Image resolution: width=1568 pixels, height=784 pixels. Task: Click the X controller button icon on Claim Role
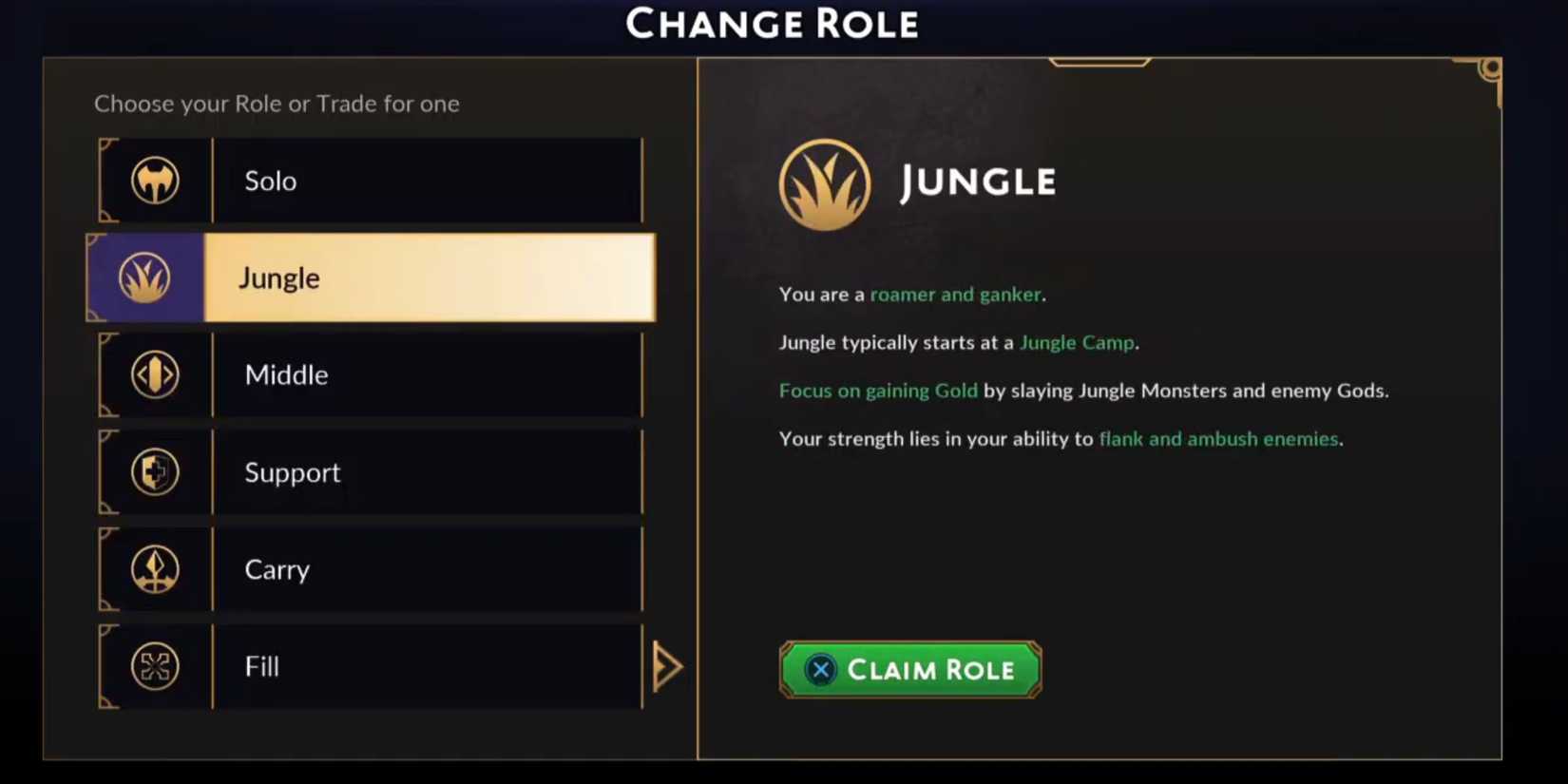(819, 669)
